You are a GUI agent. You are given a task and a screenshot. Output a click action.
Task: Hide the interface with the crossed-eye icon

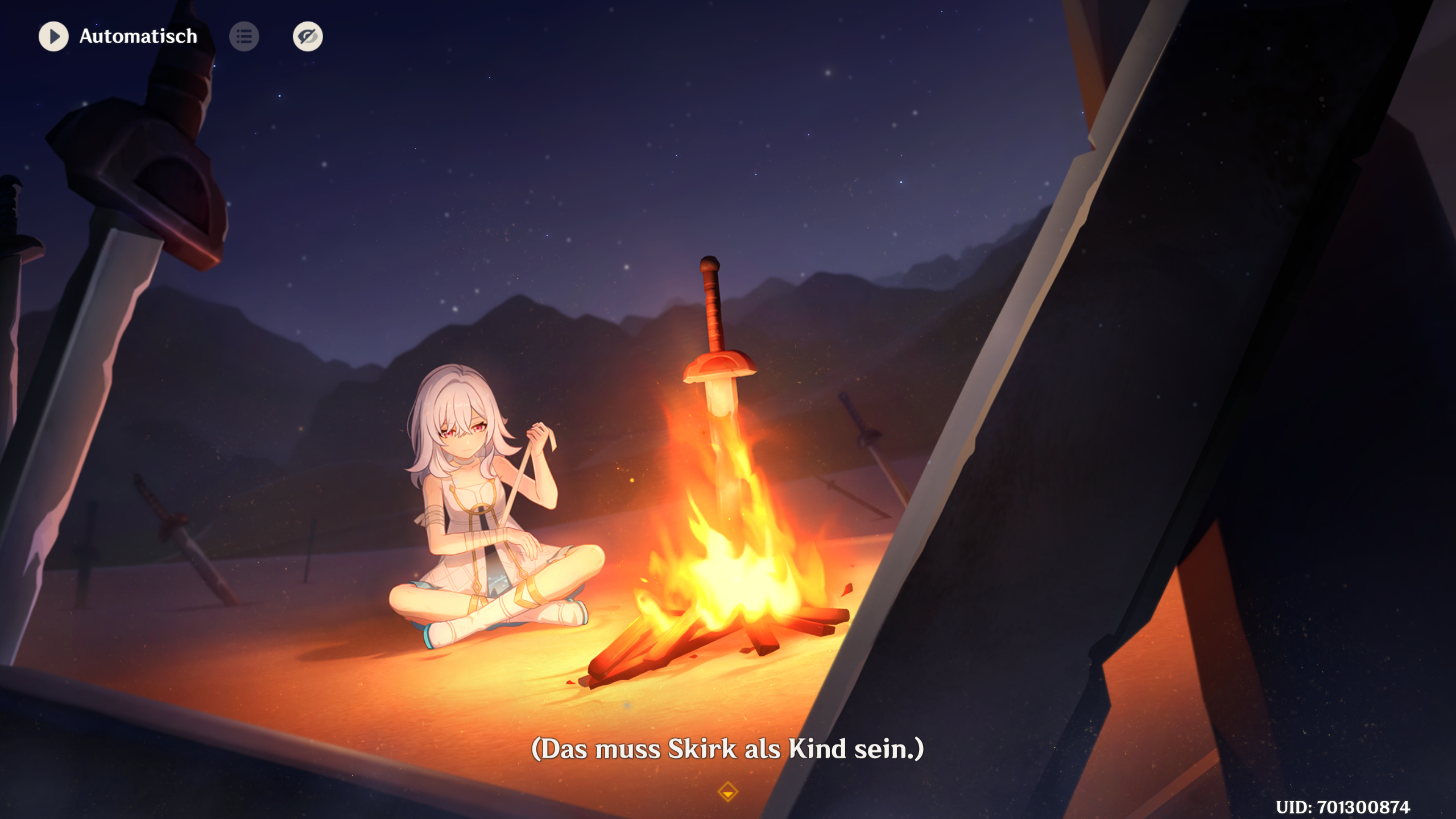308,36
